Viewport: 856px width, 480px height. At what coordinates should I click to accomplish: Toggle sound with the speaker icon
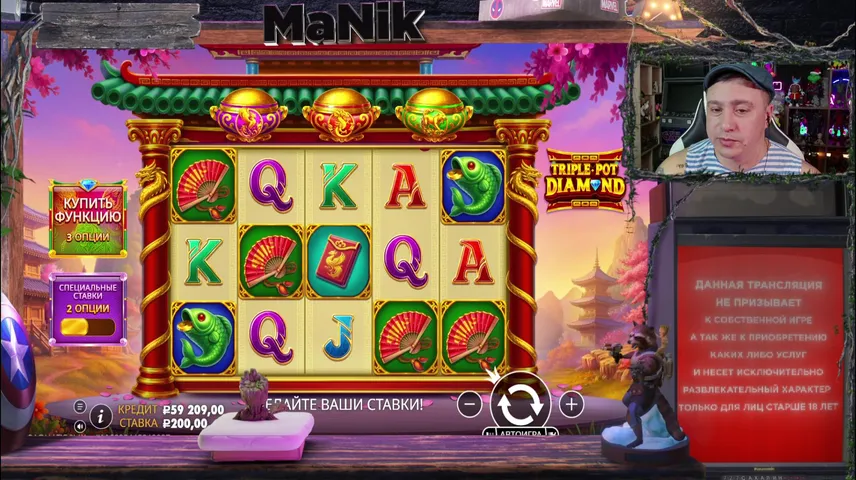[80, 425]
